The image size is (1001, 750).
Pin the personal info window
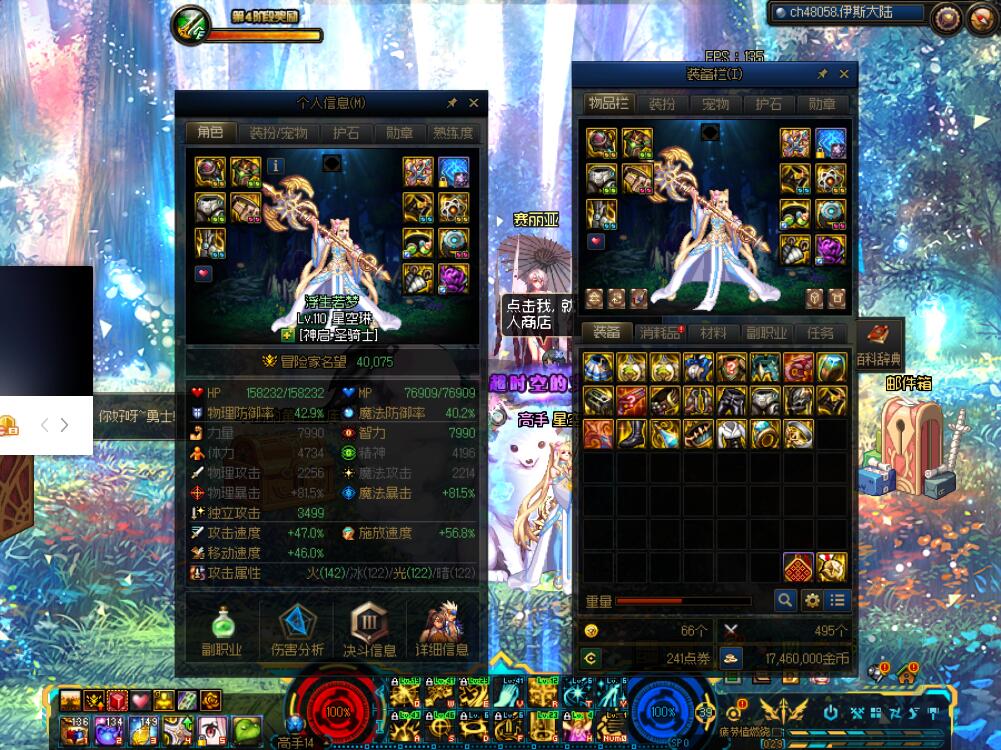451,103
